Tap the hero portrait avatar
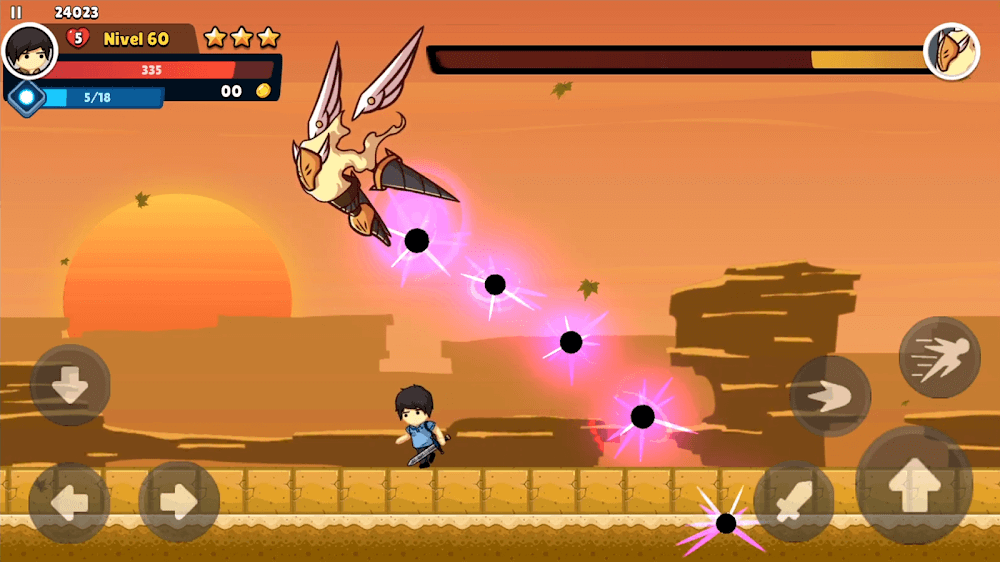Viewport: 1000px width, 562px height. click(x=30, y=50)
